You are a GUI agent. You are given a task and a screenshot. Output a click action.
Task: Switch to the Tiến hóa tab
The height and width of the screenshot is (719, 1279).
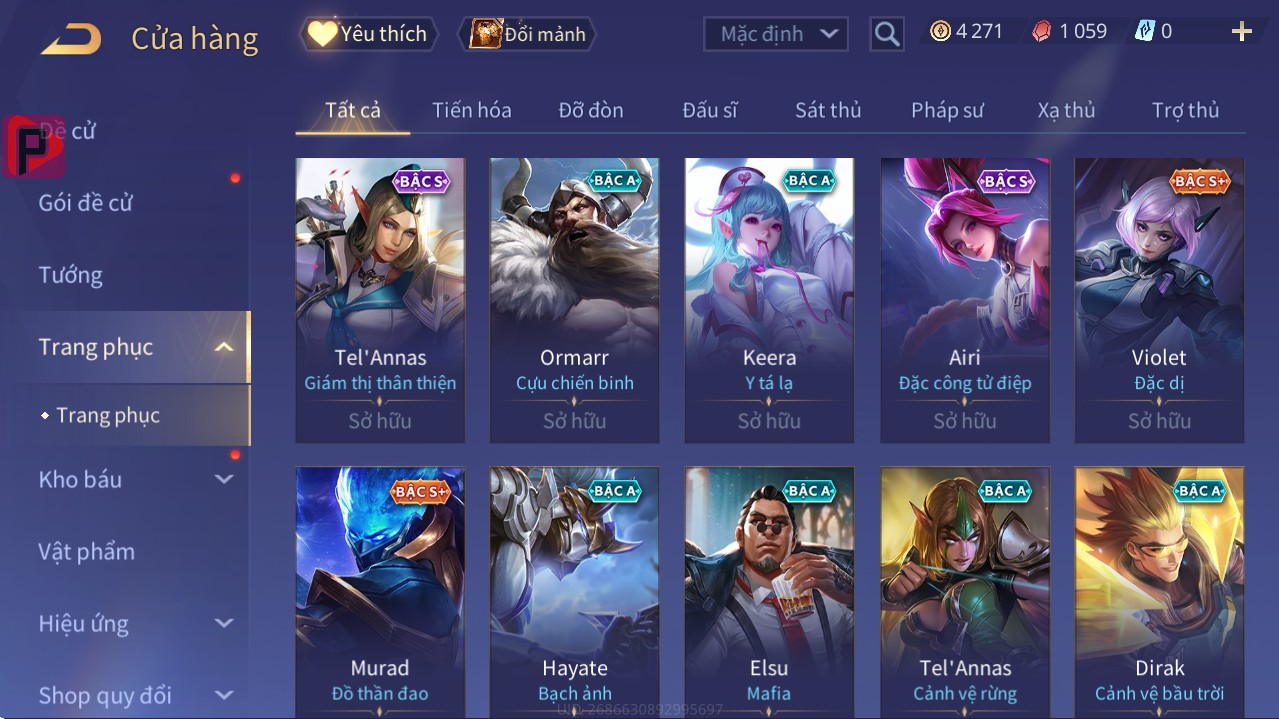tap(471, 110)
